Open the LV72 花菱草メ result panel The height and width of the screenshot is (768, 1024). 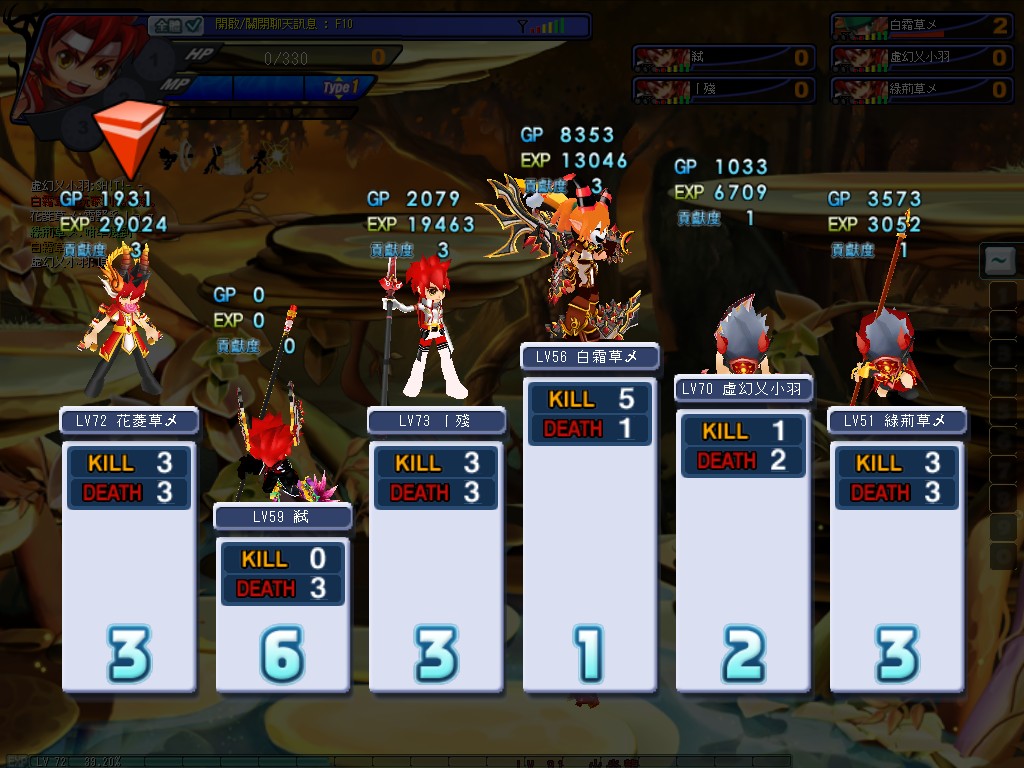(x=129, y=550)
